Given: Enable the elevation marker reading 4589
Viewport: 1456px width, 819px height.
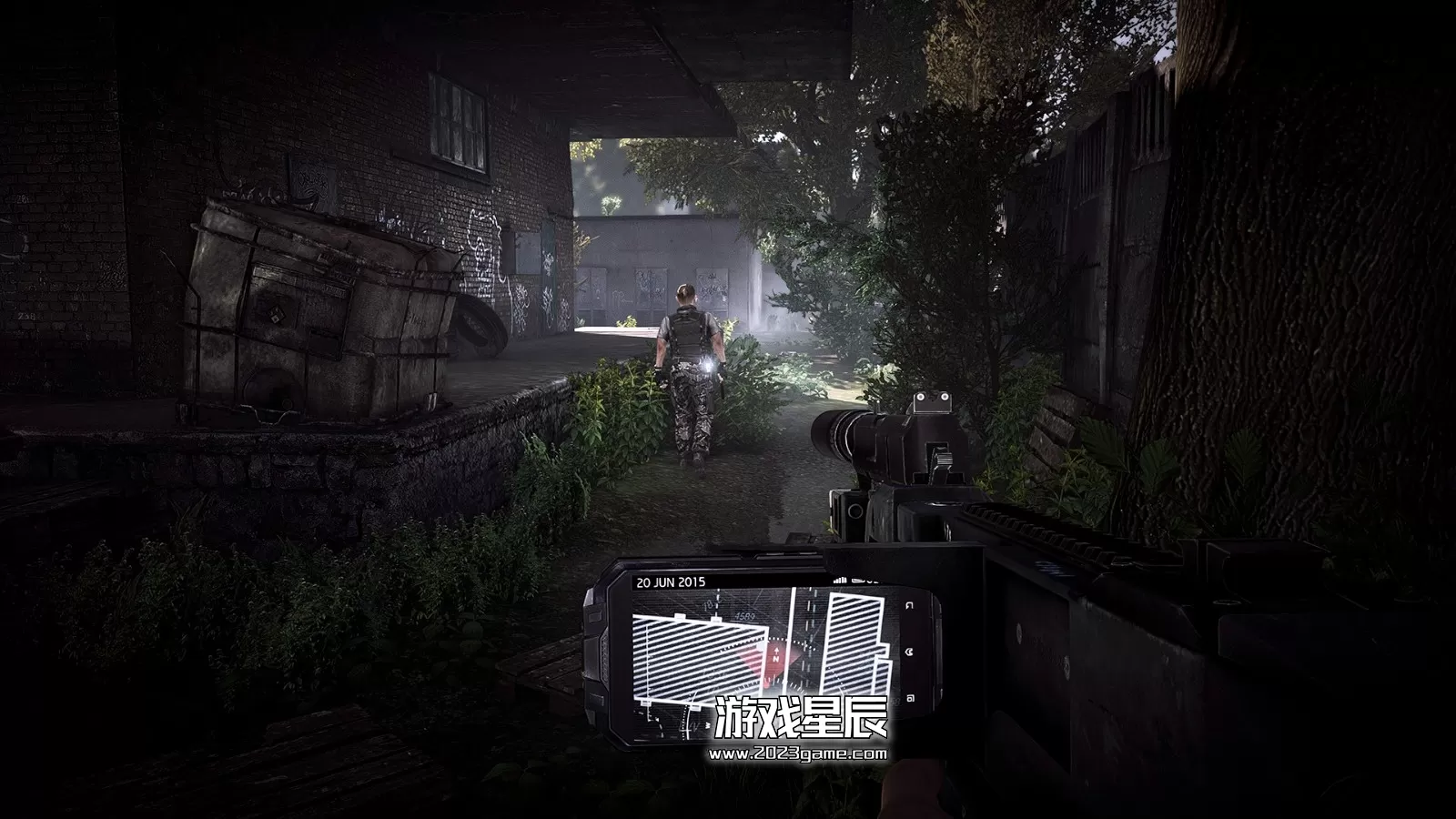Looking at the screenshot, I should coord(743,616).
